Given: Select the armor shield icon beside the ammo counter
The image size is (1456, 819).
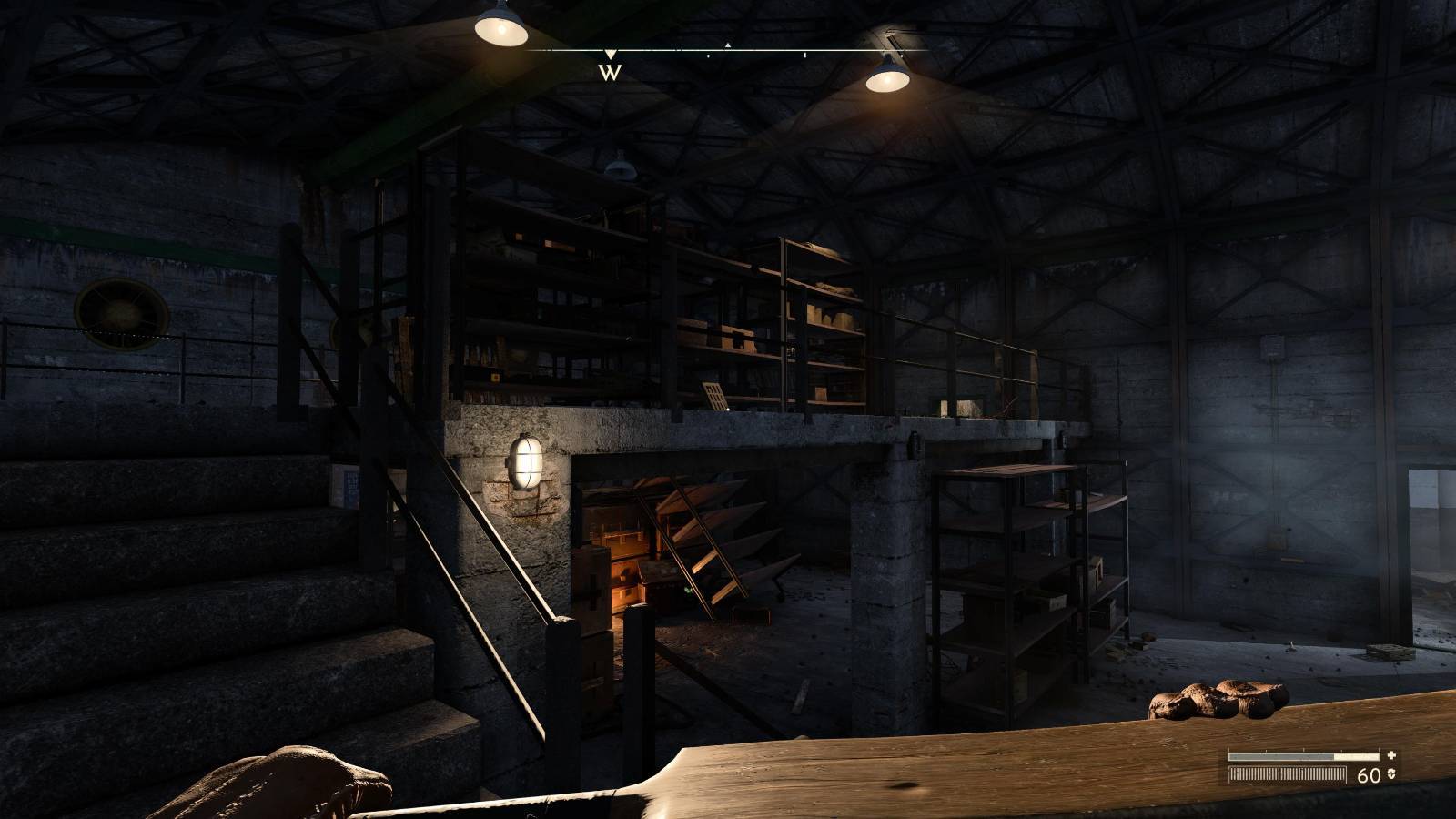Looking at the screenshot, I should tap(1390, 774).
